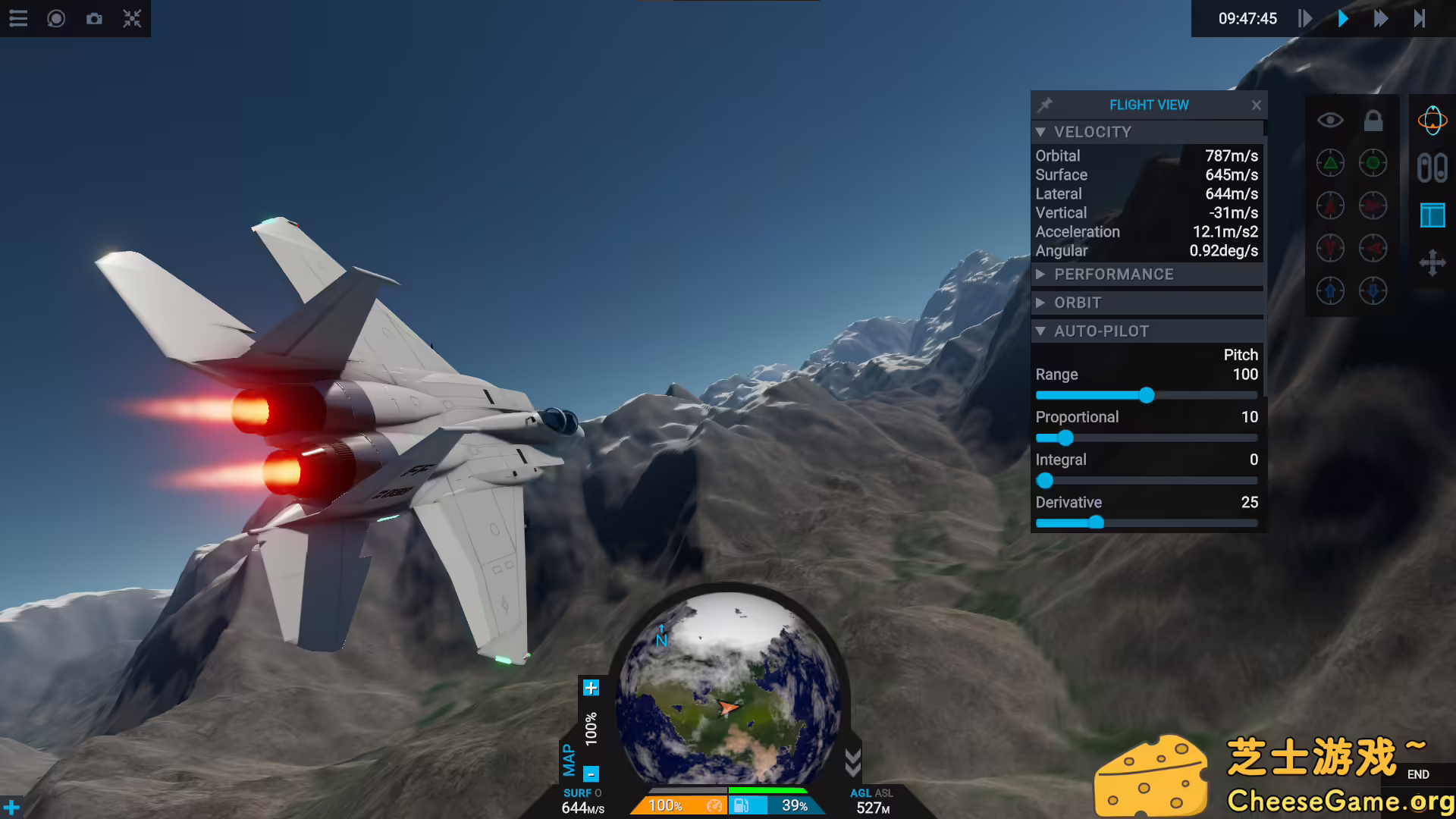Switch altitude readout to ASL
Viewport: 1456px width, 819px height.
884,793
